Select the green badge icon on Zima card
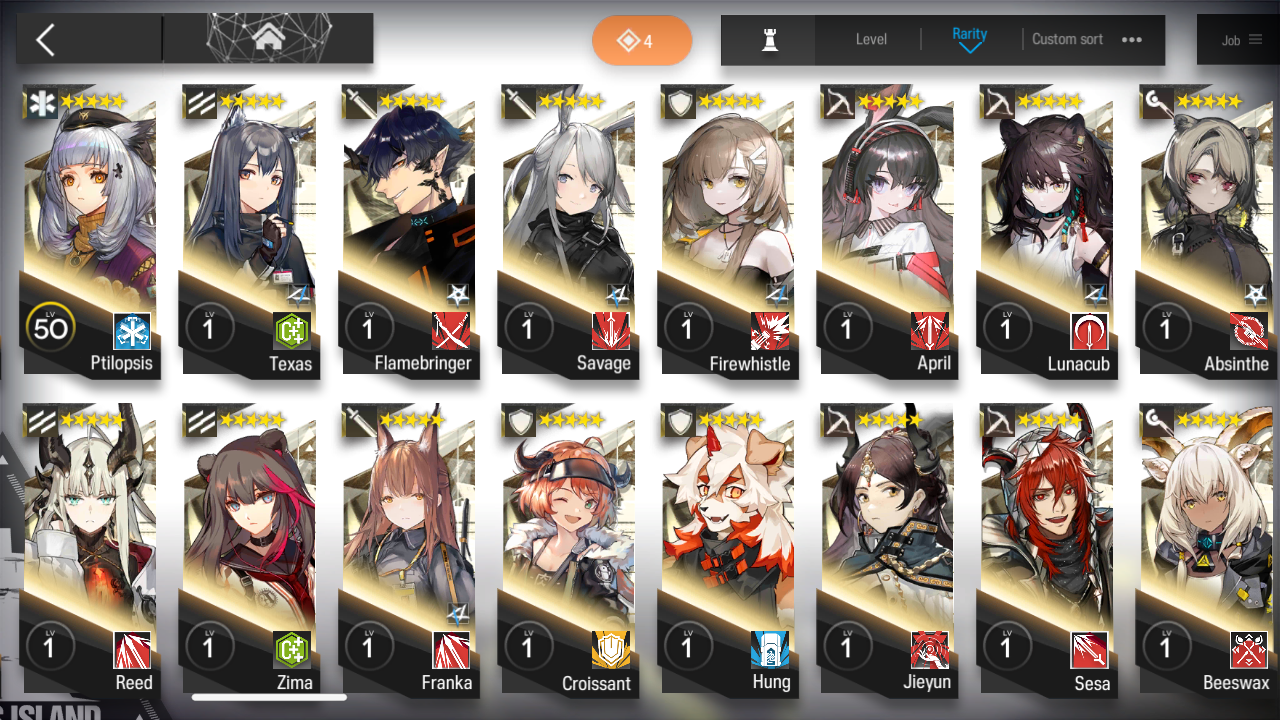This screenshot has height=720, width=1280. (x=291, y=652)
